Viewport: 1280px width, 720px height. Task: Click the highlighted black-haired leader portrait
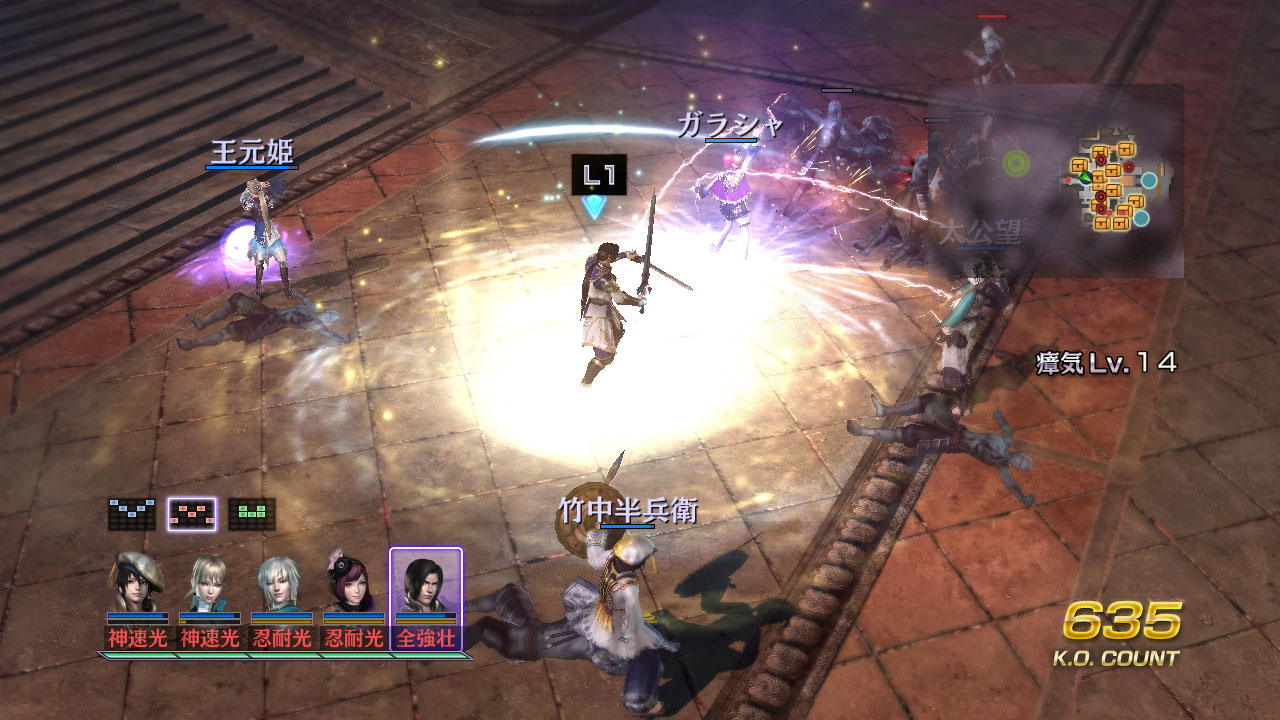coord(425,582)
